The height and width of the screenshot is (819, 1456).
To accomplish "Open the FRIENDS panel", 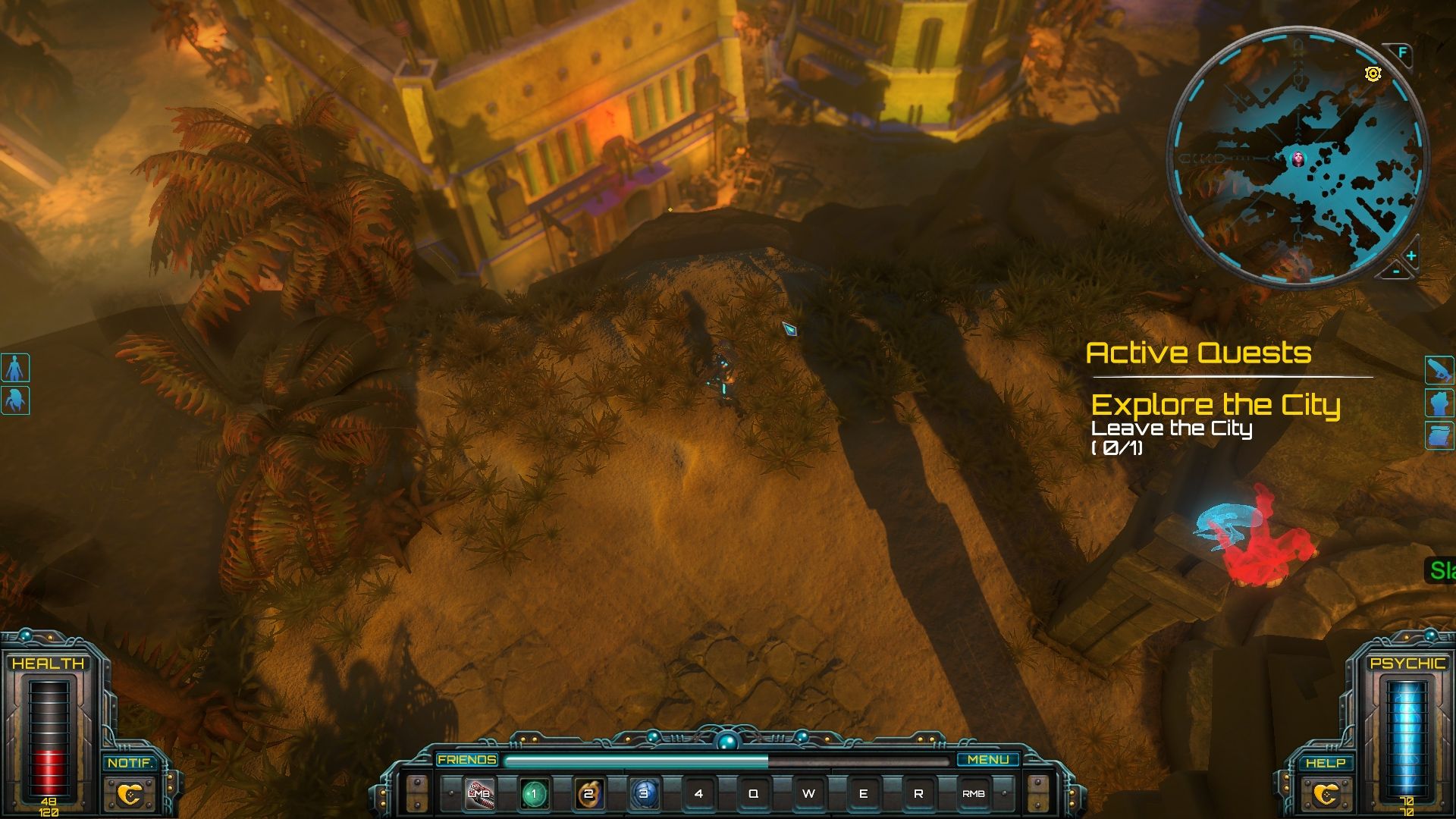I will coord(466,759).
